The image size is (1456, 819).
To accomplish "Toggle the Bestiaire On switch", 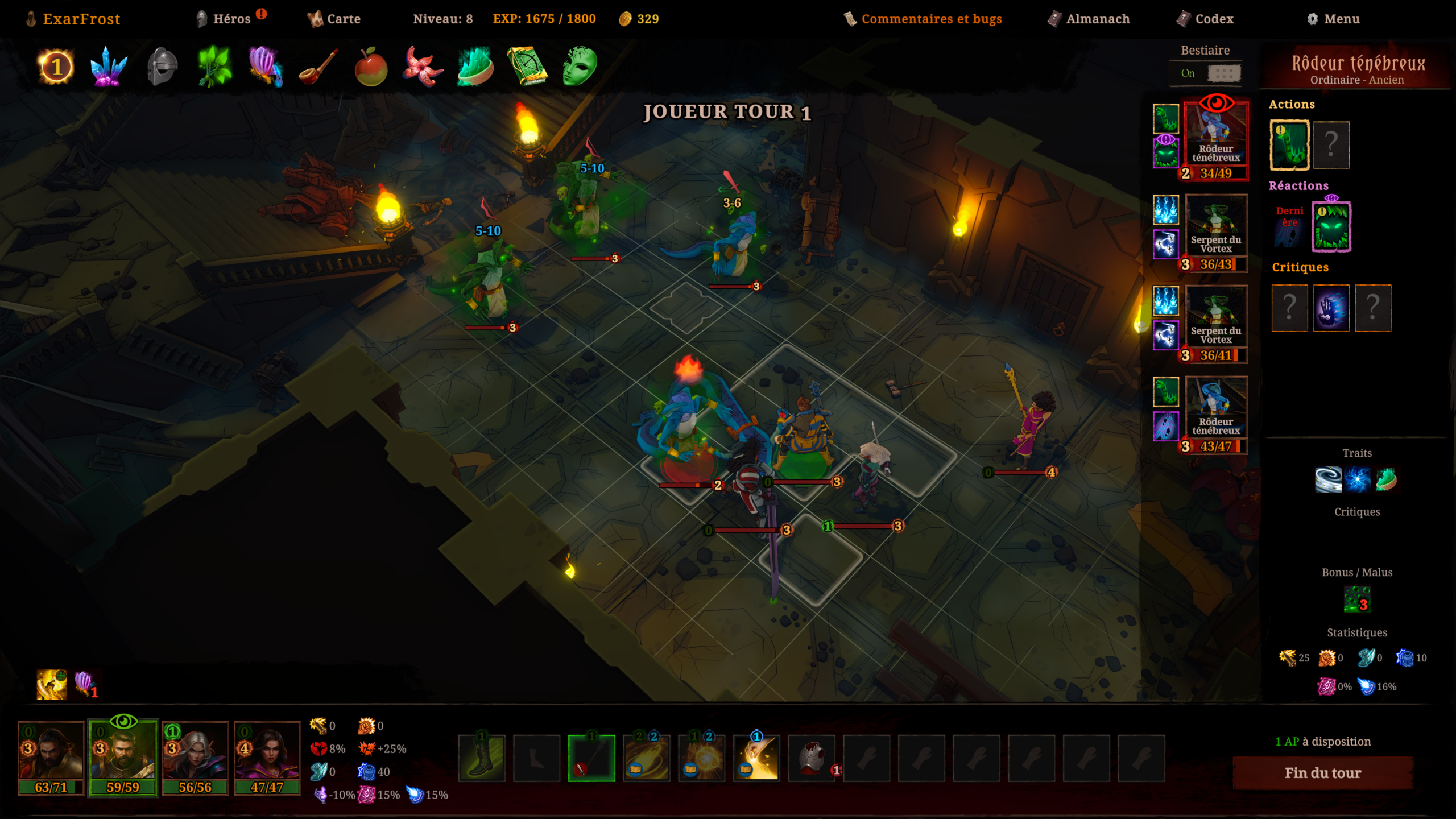I will (1223, 73).
